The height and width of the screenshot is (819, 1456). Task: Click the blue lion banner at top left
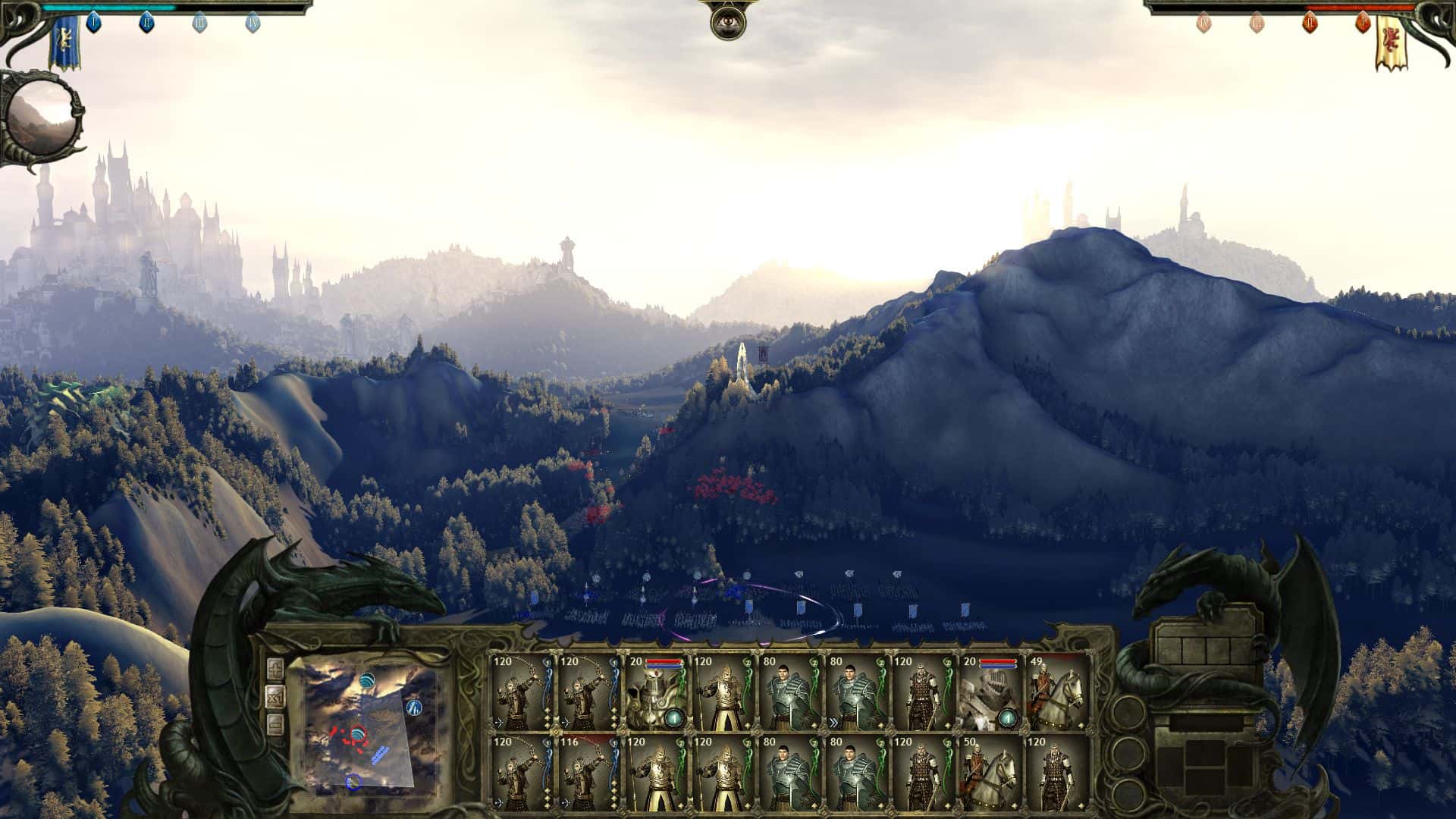tap(65, 42)
